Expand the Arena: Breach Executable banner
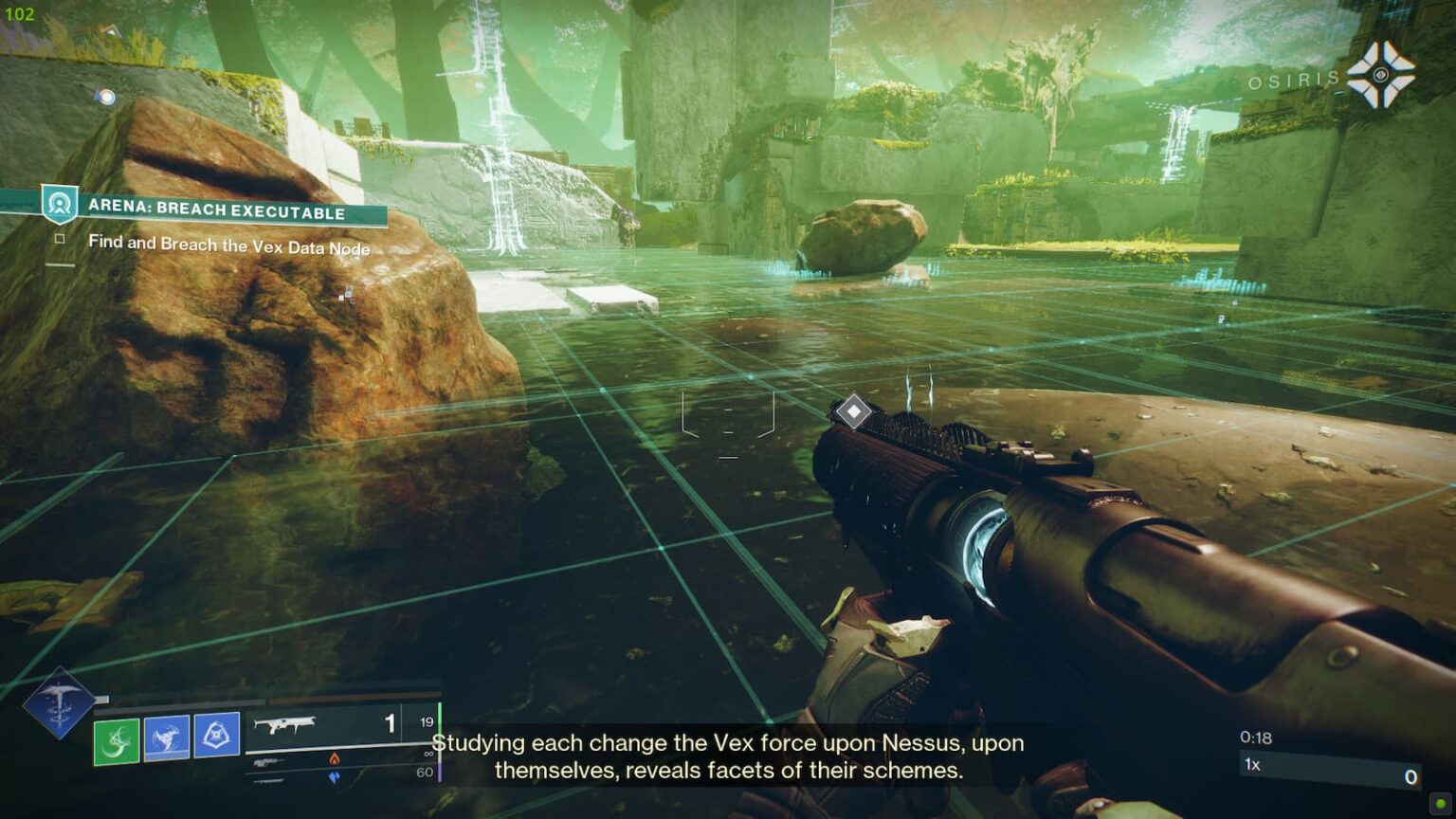 (218, 212)
